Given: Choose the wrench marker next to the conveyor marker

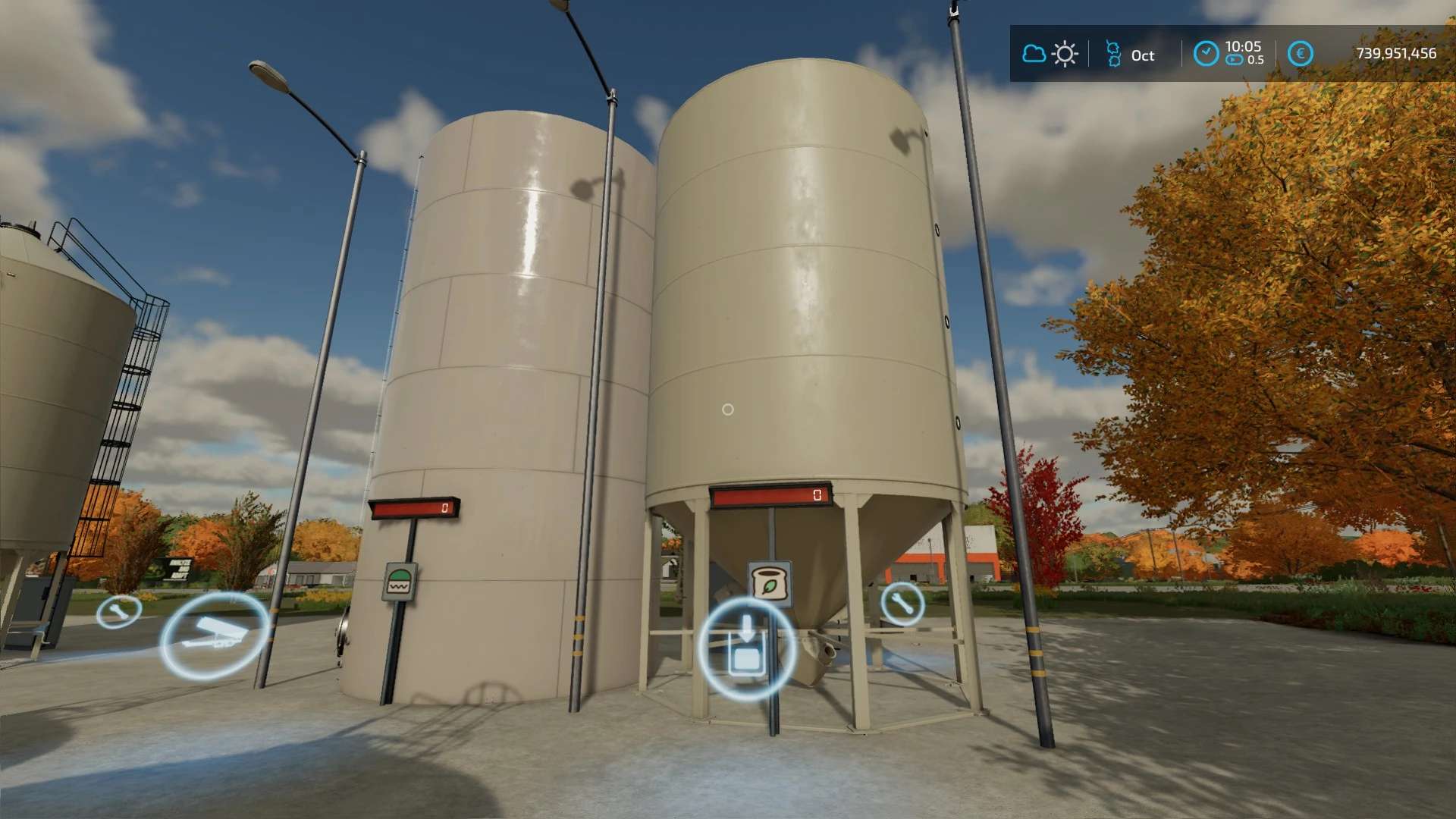Looking at the screenshot, I should click(x=119, y=611).
